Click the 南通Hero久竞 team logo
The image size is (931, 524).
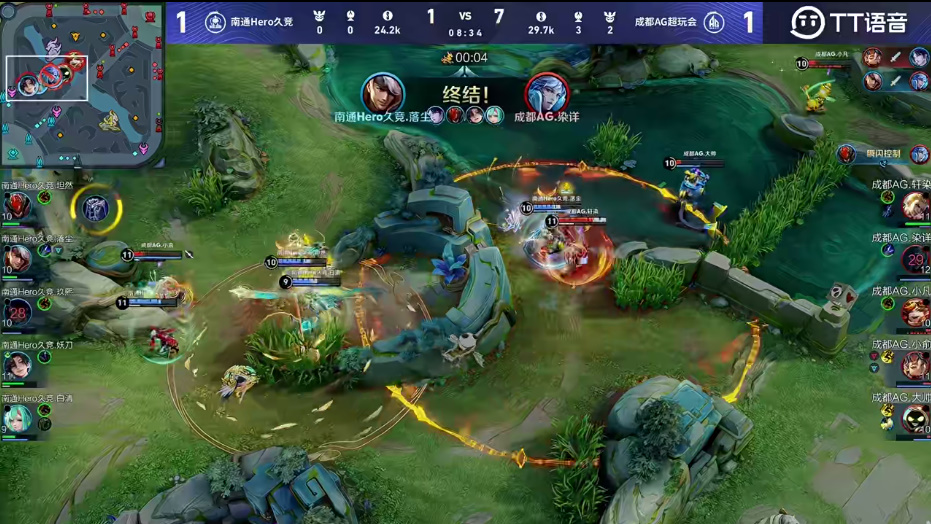pos(215,22)
